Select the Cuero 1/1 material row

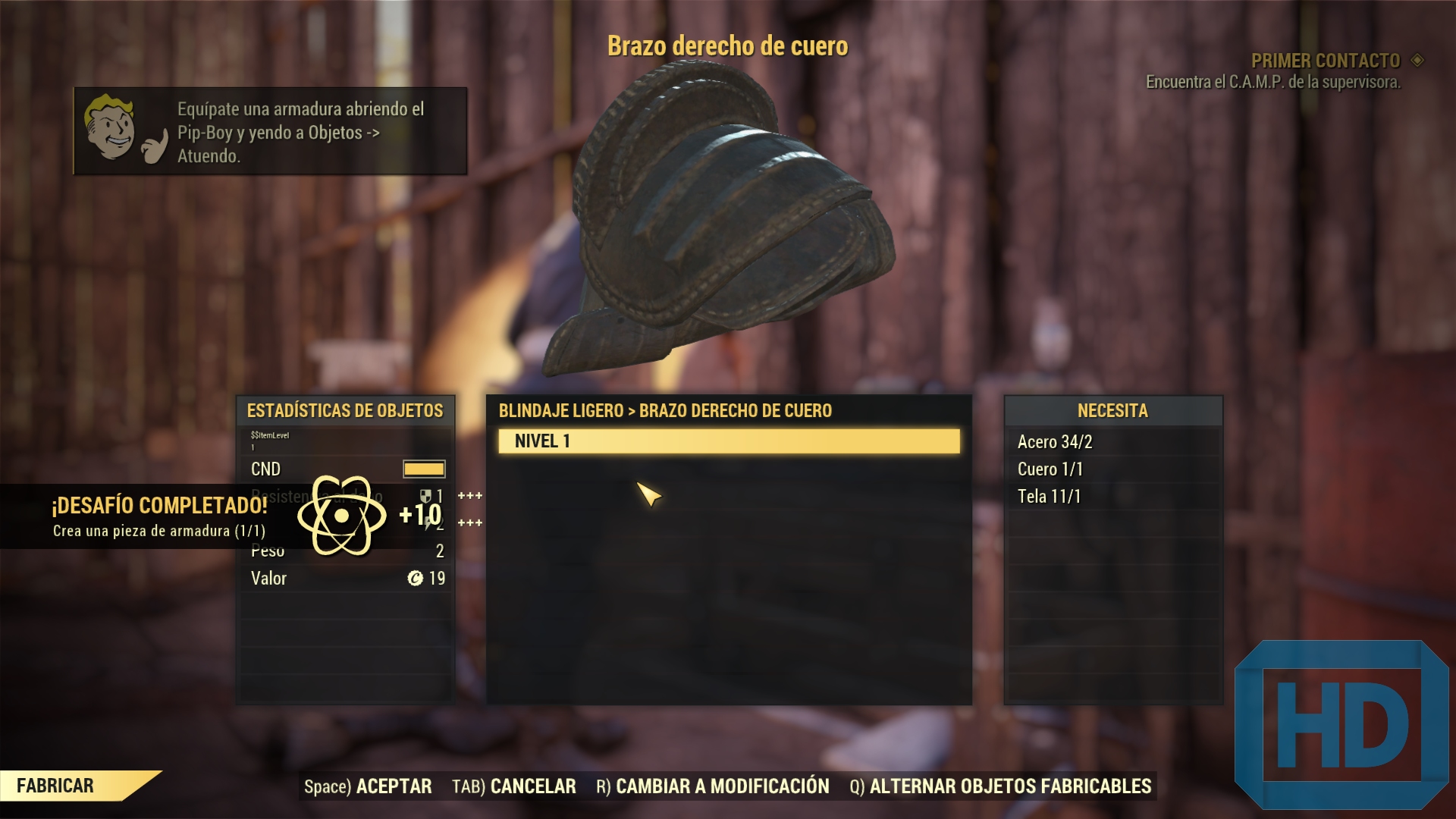1112,469
